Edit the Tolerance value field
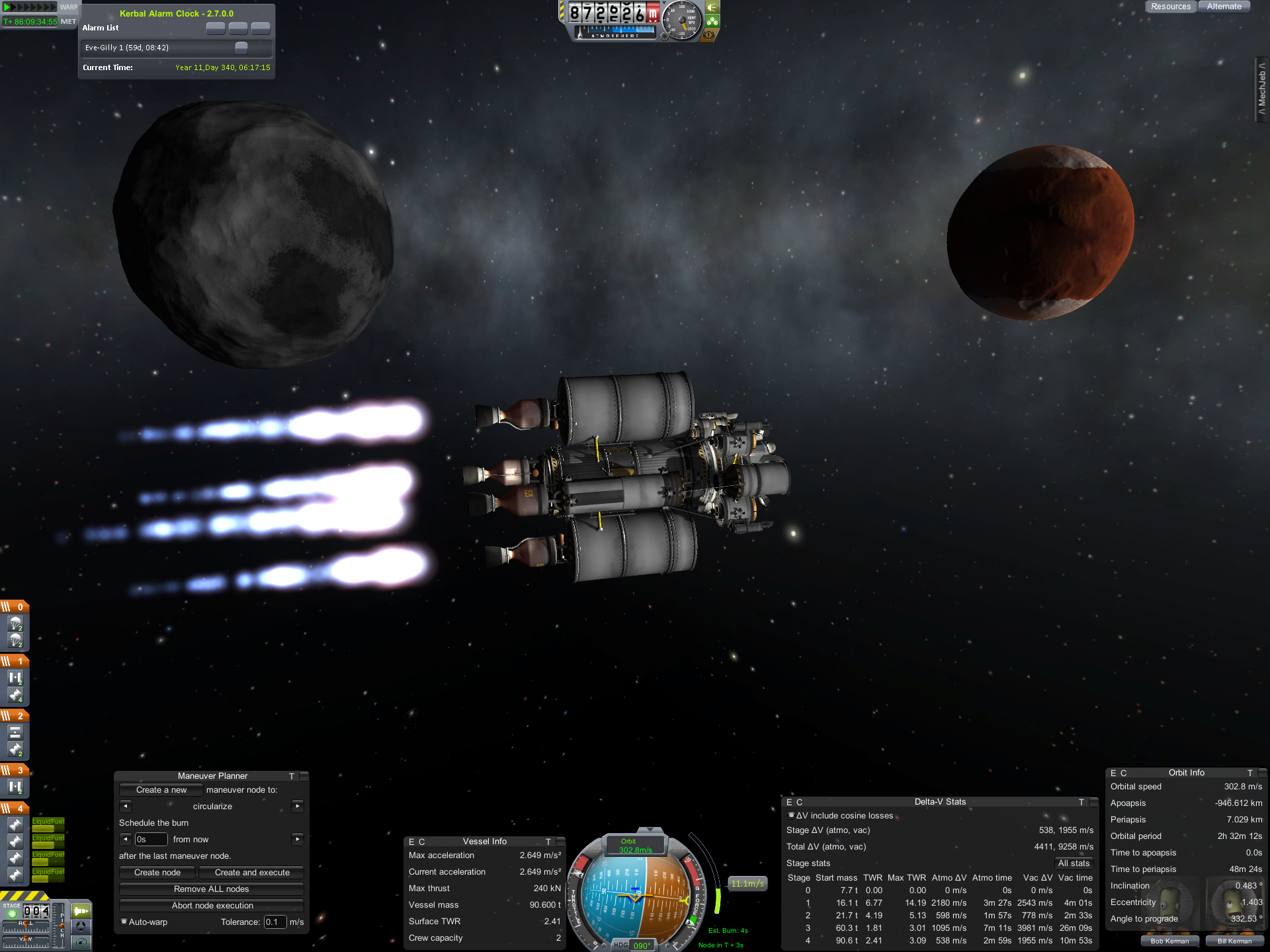 pyautogui.click(x=275, y=922)
